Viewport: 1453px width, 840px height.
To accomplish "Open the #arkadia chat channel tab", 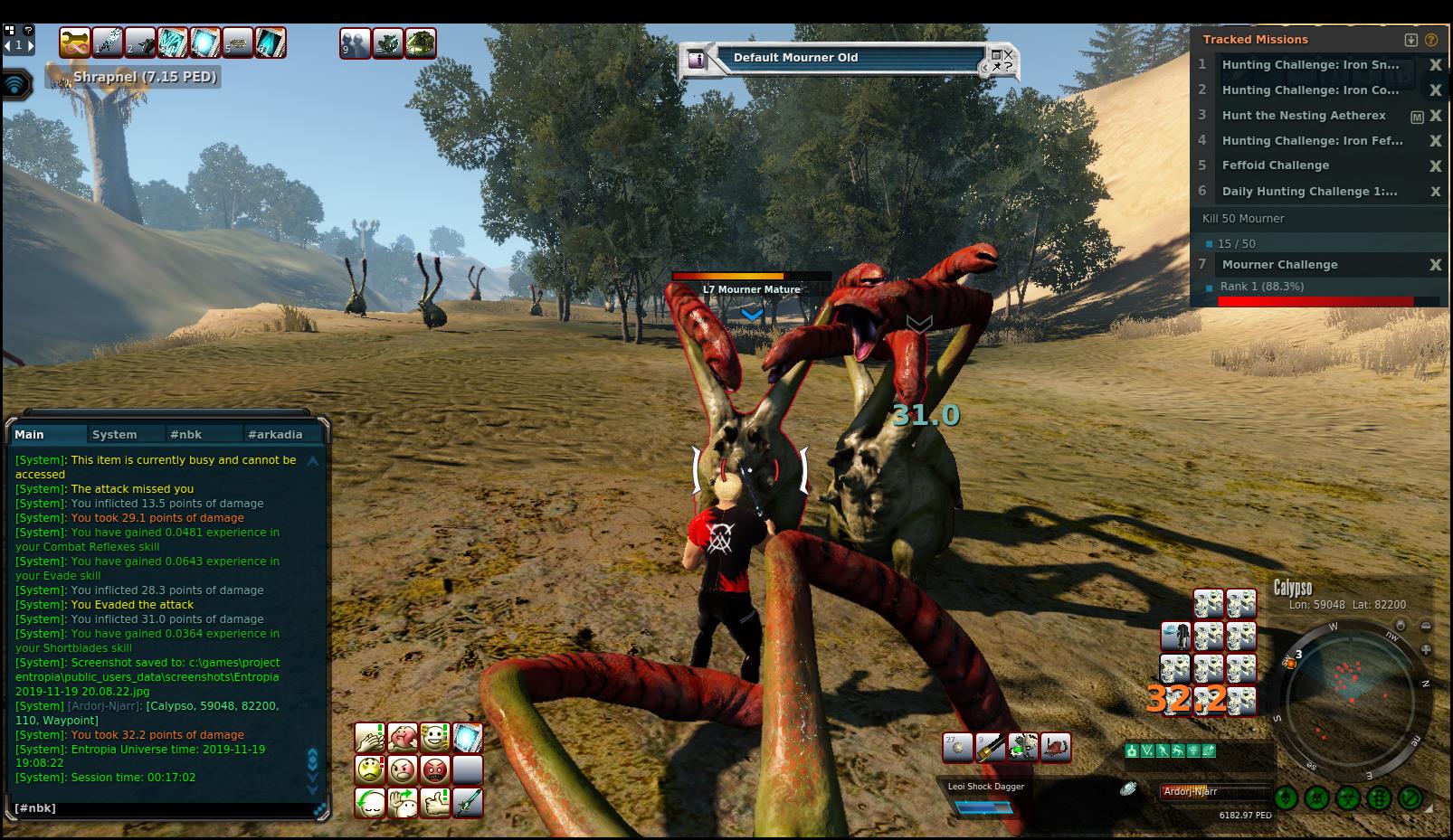I will pos(275,435).
